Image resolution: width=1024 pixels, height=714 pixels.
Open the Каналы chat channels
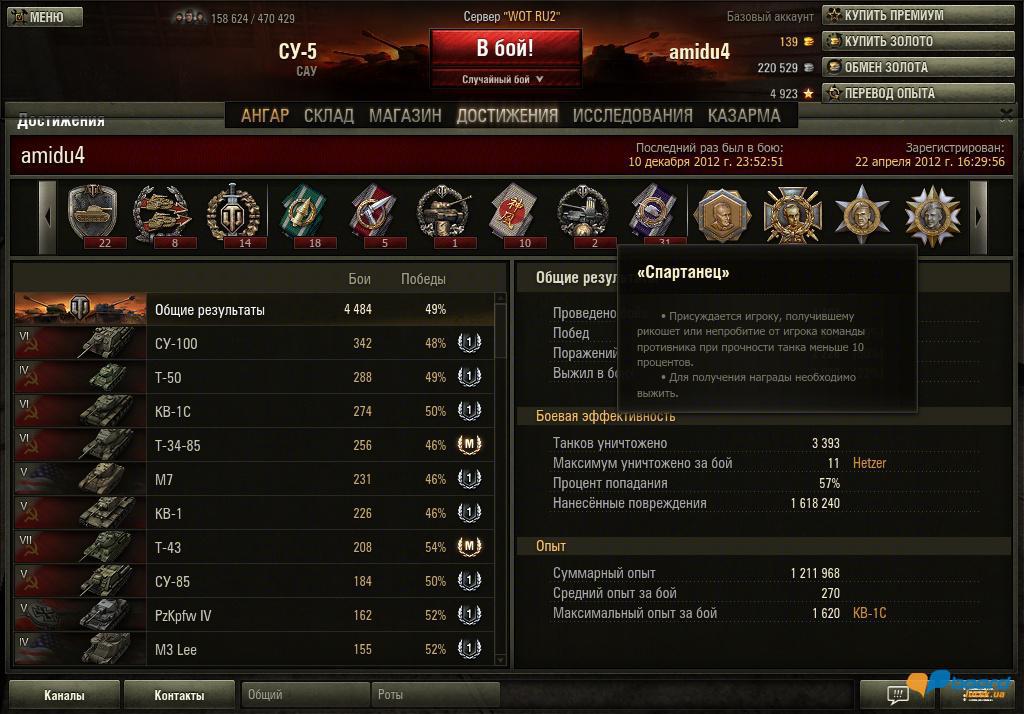point(64,695)
